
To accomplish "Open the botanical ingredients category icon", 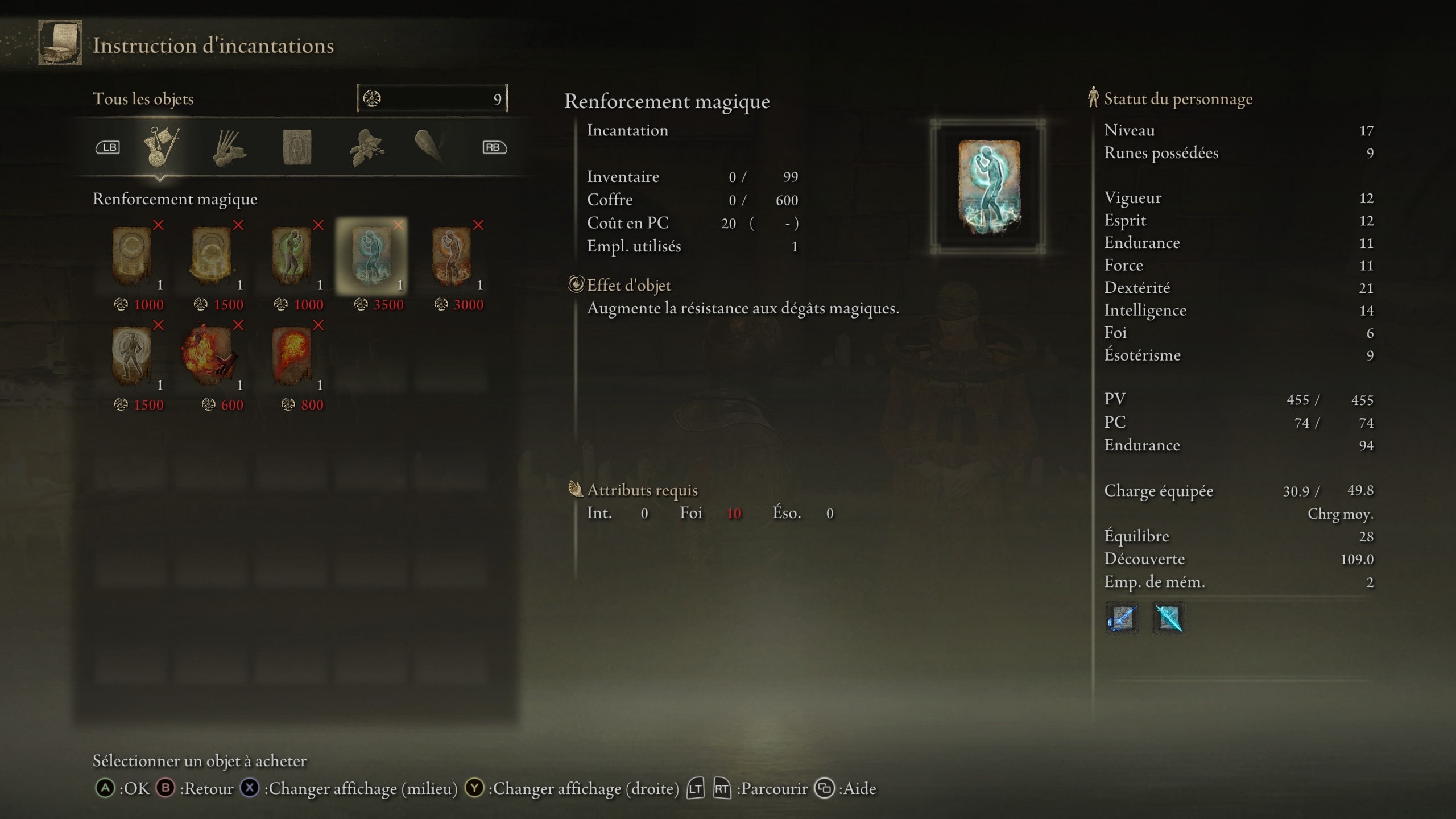I will pyautogui.click(x=367, y=147).
